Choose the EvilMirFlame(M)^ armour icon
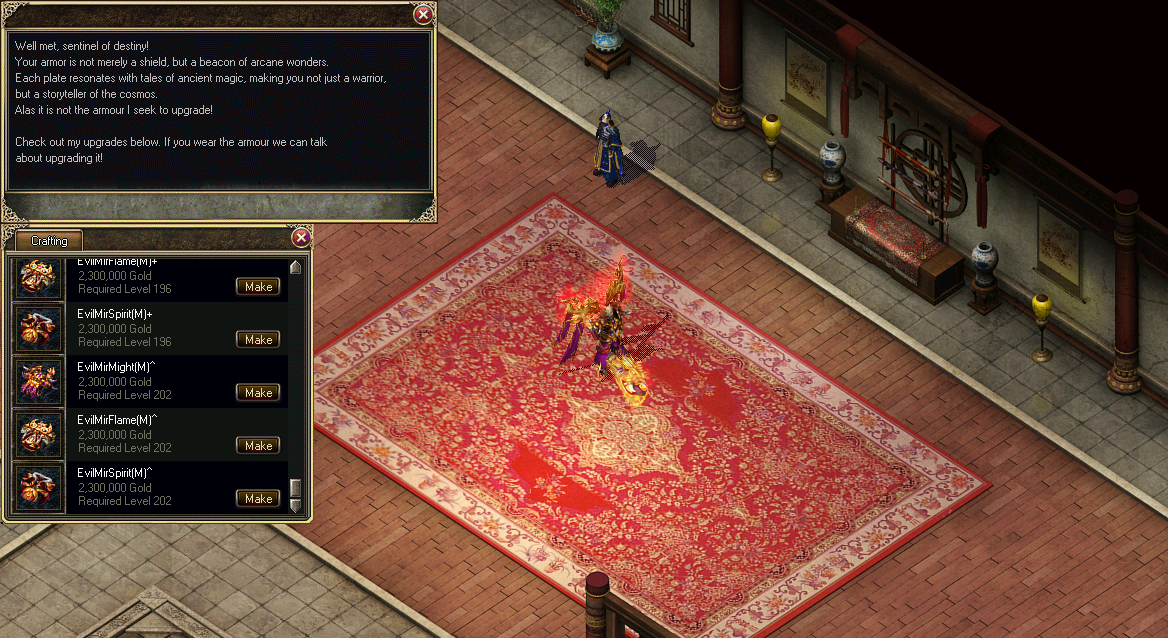The height and width of the screenshot is (638, 1168). [39, 435]
